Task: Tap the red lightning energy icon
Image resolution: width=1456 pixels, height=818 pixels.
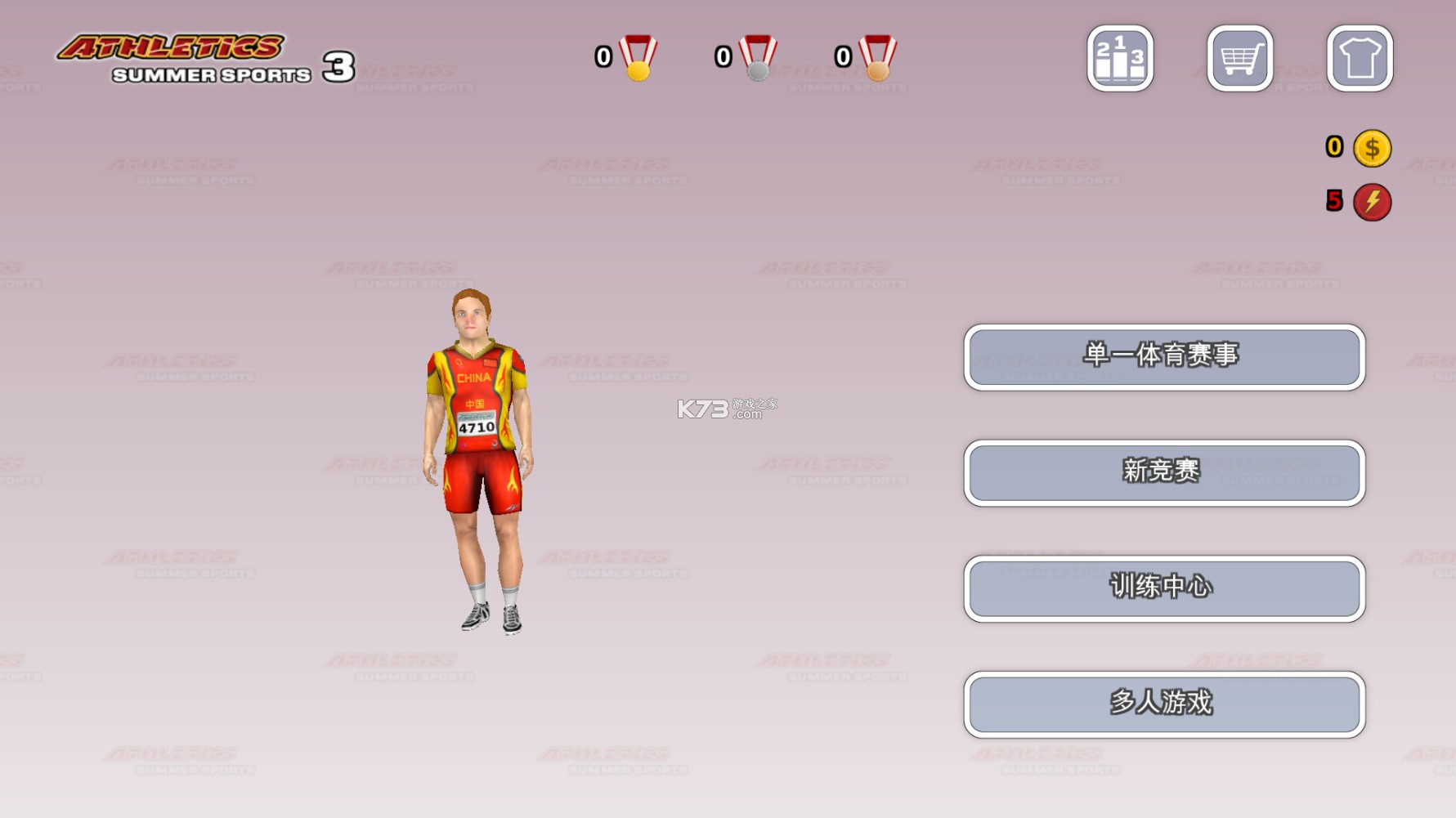Action: coord(1372,202)
